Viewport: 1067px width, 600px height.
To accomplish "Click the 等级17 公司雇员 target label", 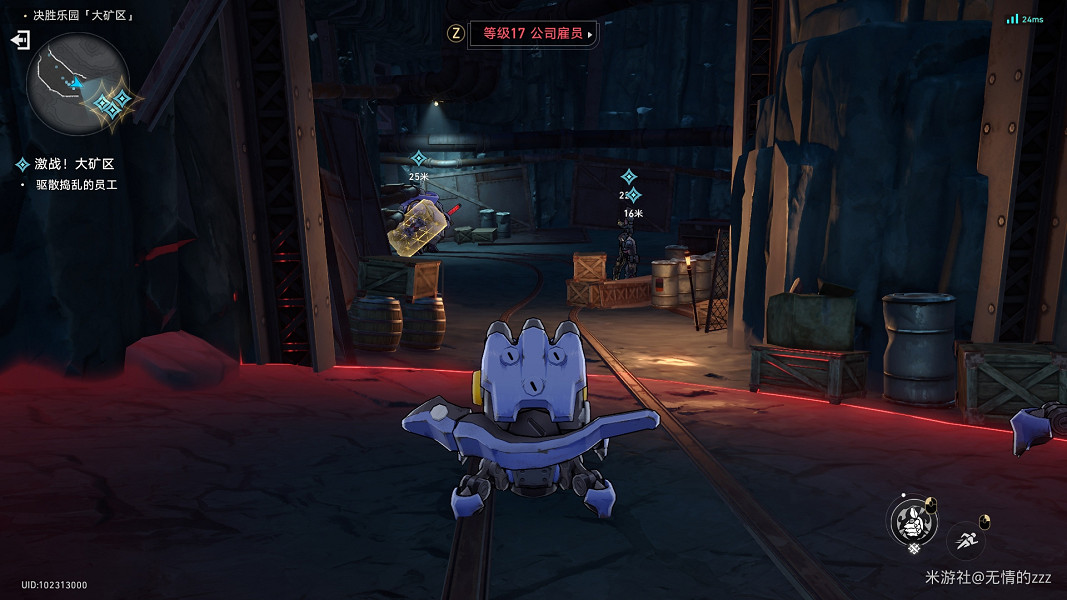I will [x=534, y=33].
